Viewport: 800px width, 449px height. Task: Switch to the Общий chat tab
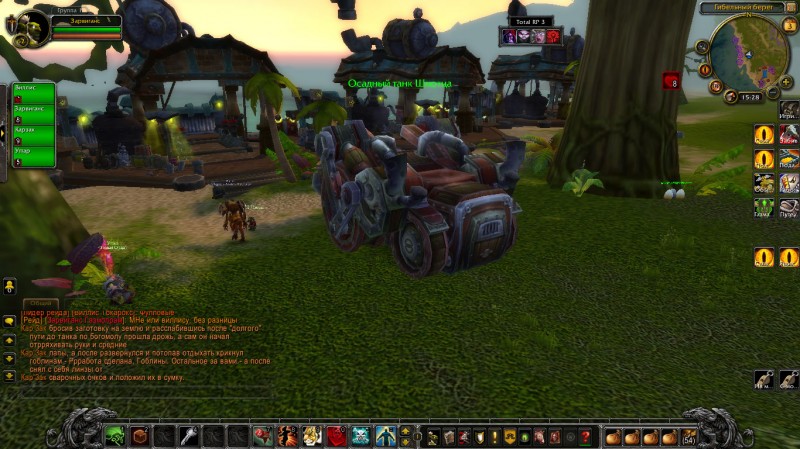(41, 302)
